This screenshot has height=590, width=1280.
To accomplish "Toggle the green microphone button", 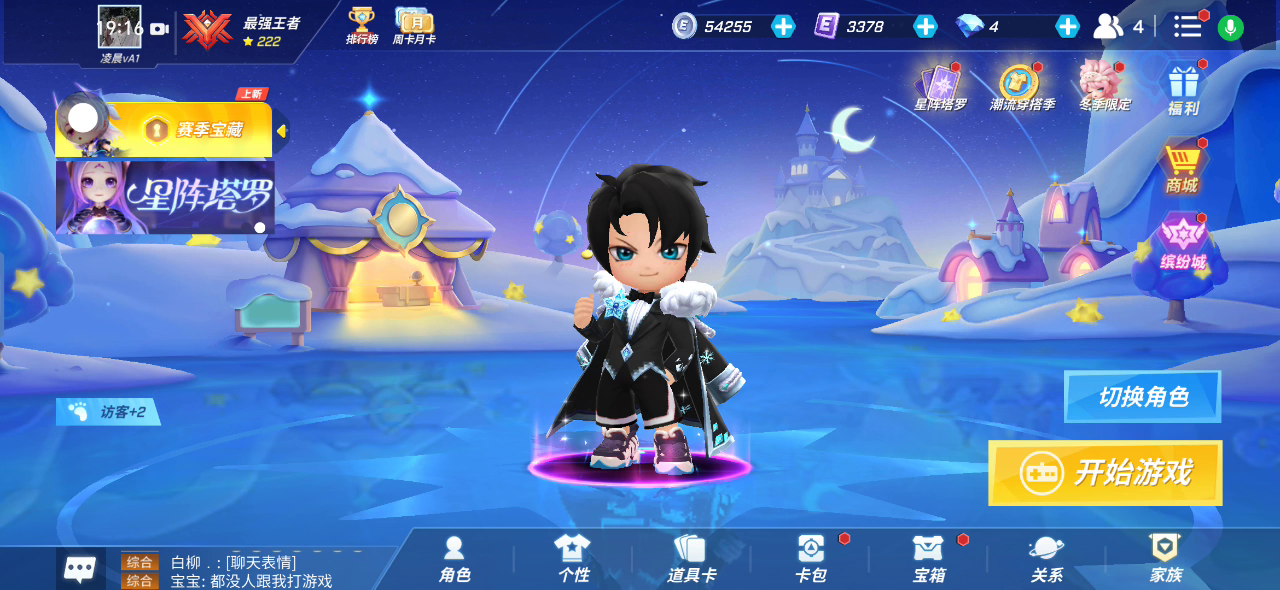I will (1231, 27).
